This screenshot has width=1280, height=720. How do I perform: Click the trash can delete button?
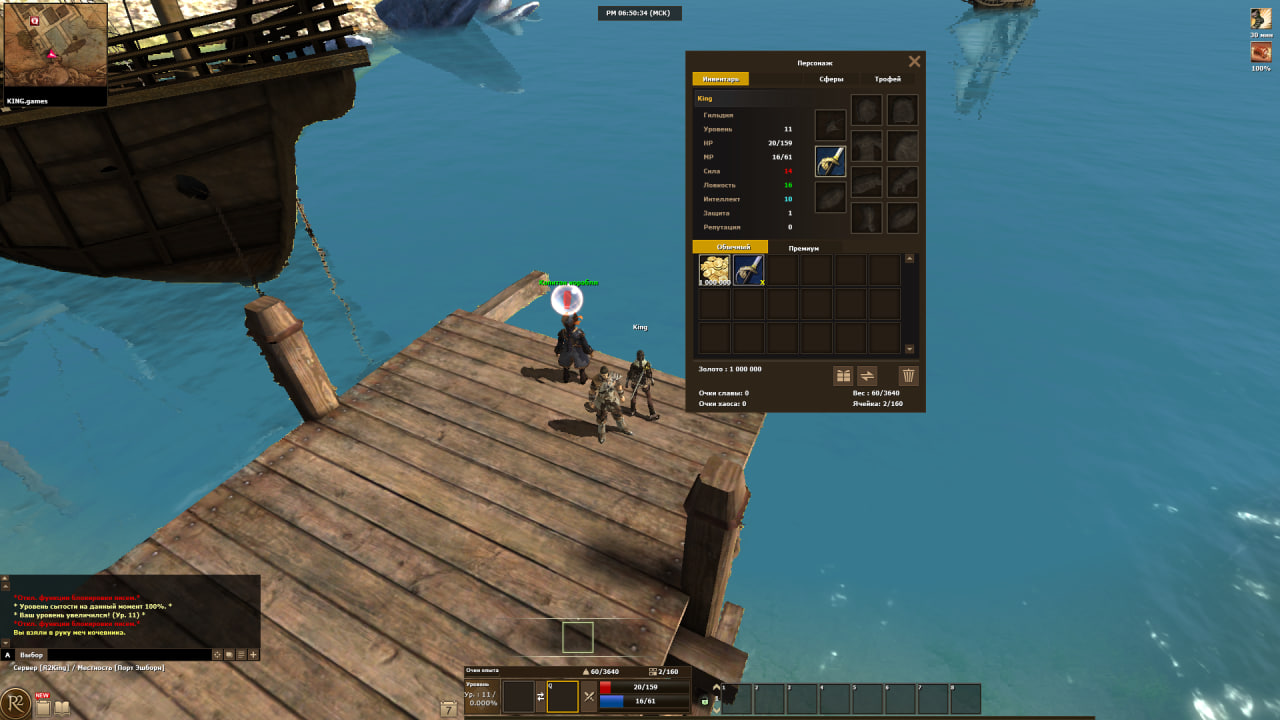pyautogui.click(x=908, y=376)
